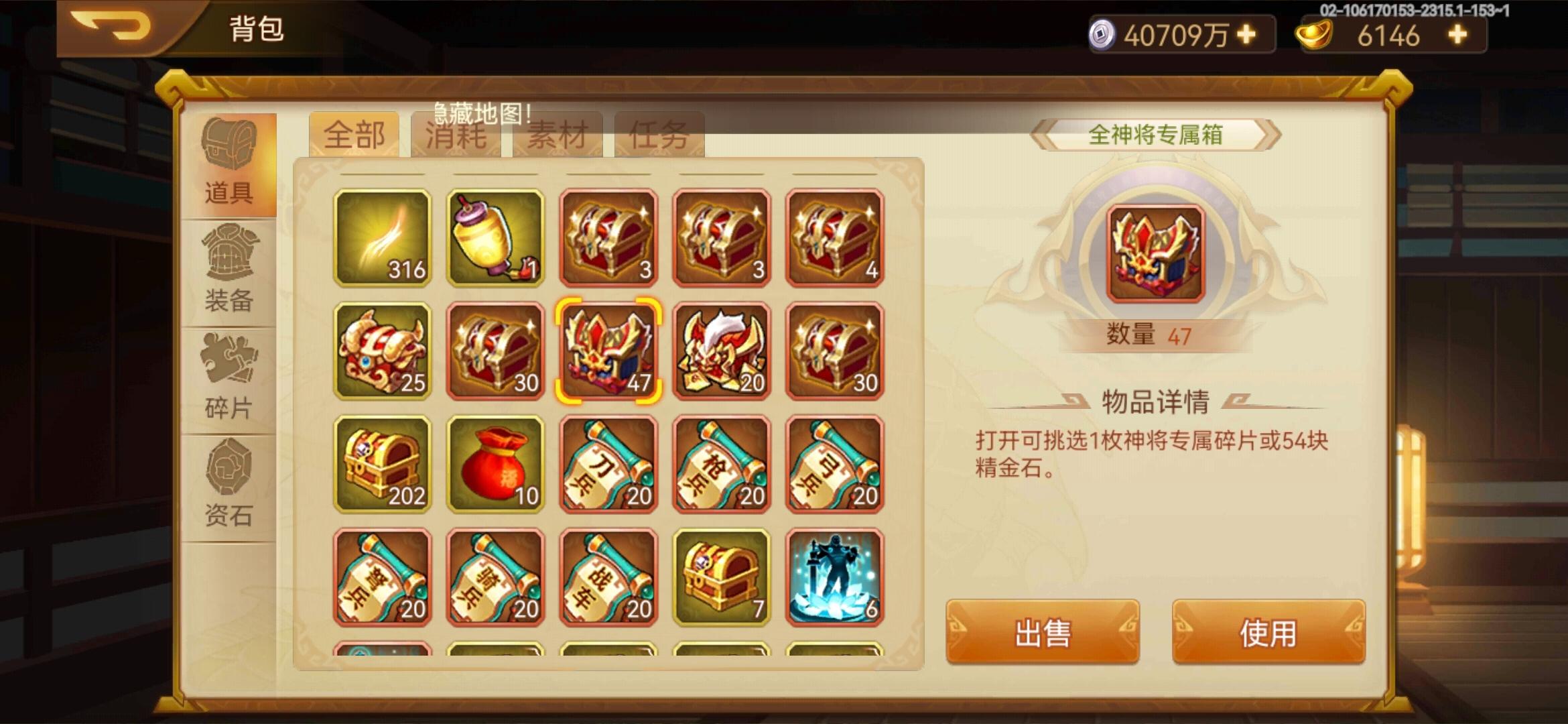Open the red lucky bag item with count 10
Screen dimensions: 1568x724
coord(495,463)
